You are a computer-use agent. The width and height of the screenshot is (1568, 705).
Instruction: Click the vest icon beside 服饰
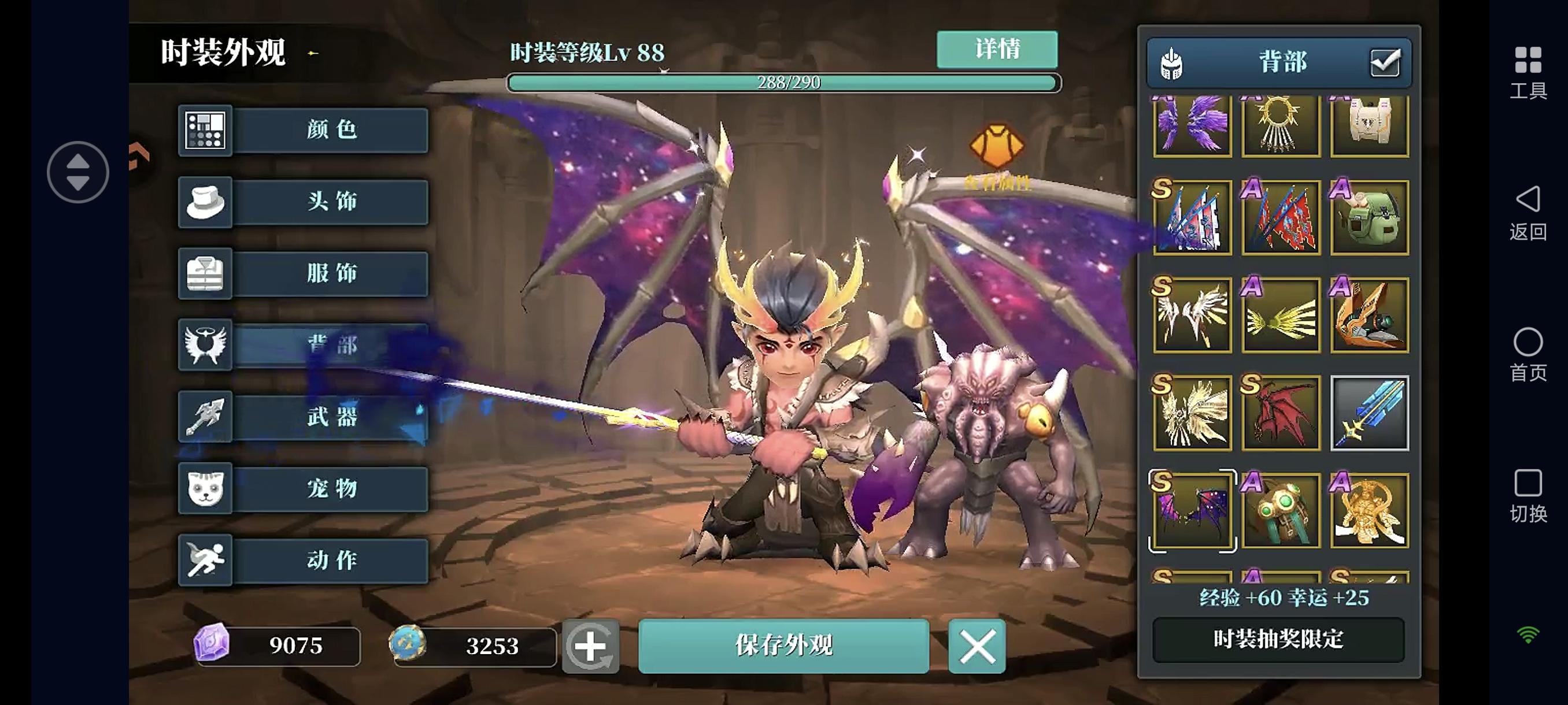[x=205, y=274]
